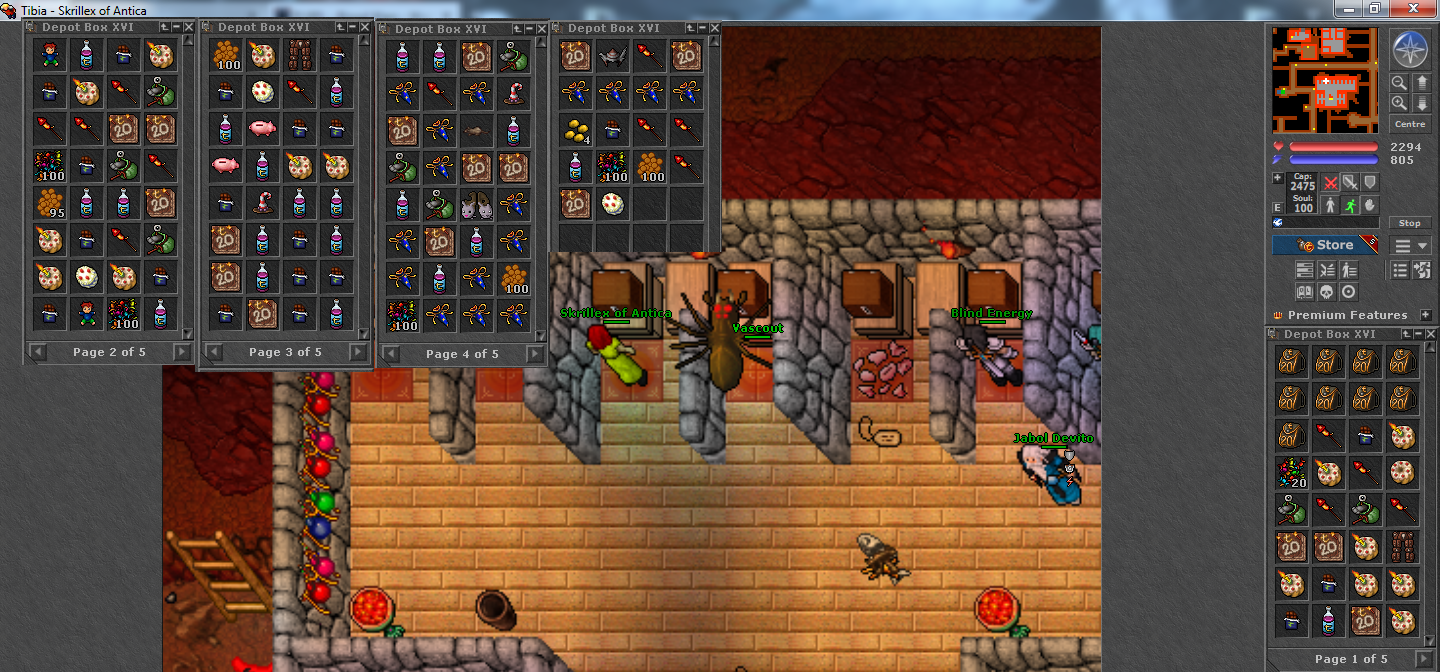
Task: Open the Store
Action: [1324, 245]
